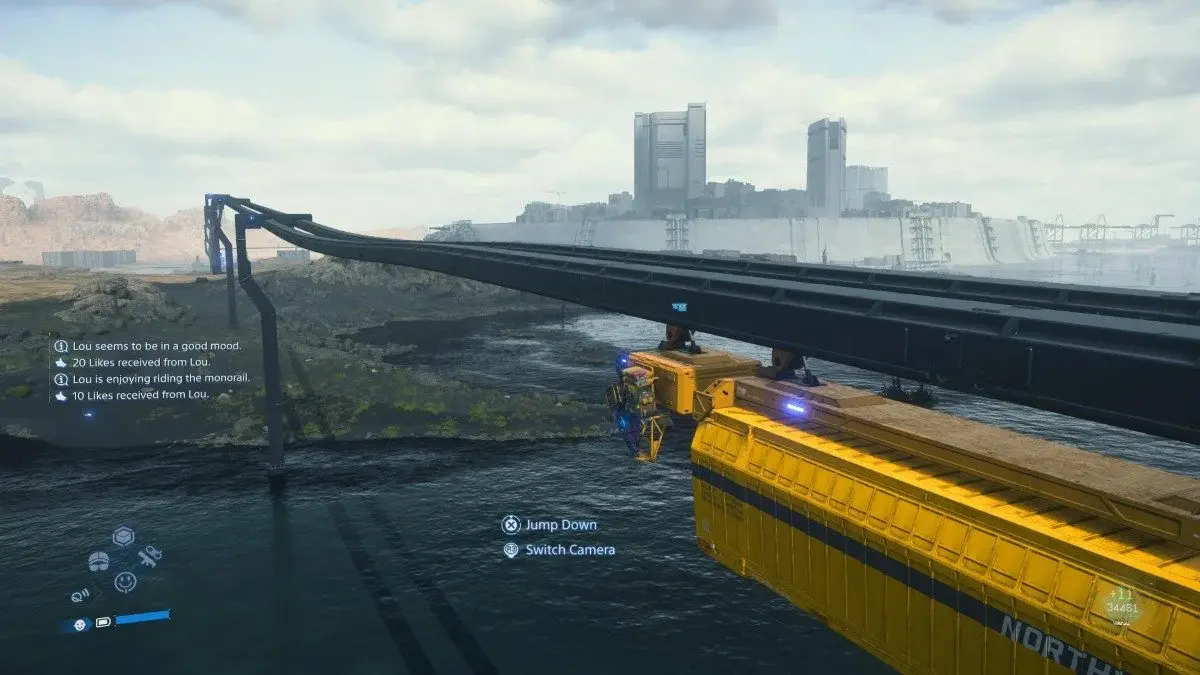Click the smiley face icon
This screenshot has height=675, width=1200.
125,581
